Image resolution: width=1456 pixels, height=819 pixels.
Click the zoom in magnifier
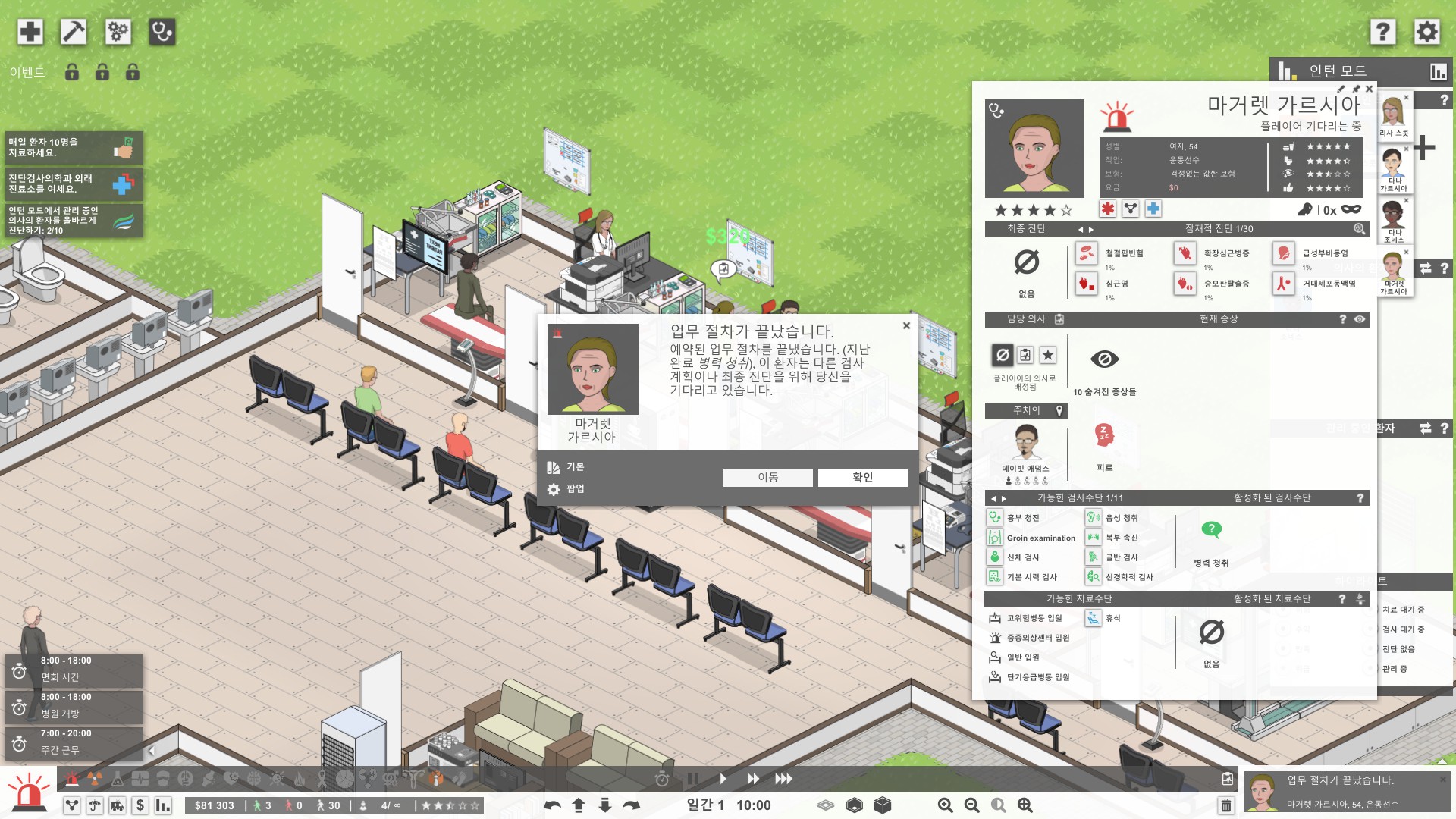[x=945, y=805]
